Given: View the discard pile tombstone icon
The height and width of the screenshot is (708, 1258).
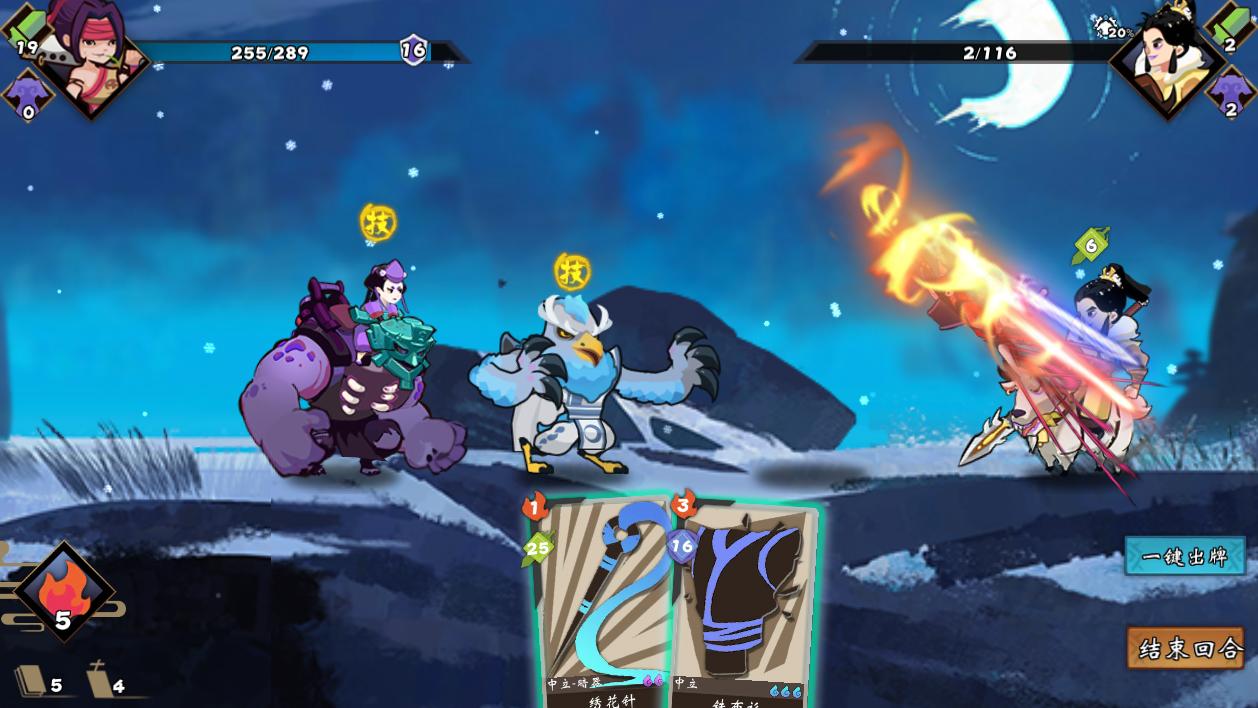Looking at the screenshot, I should point(99,682).
